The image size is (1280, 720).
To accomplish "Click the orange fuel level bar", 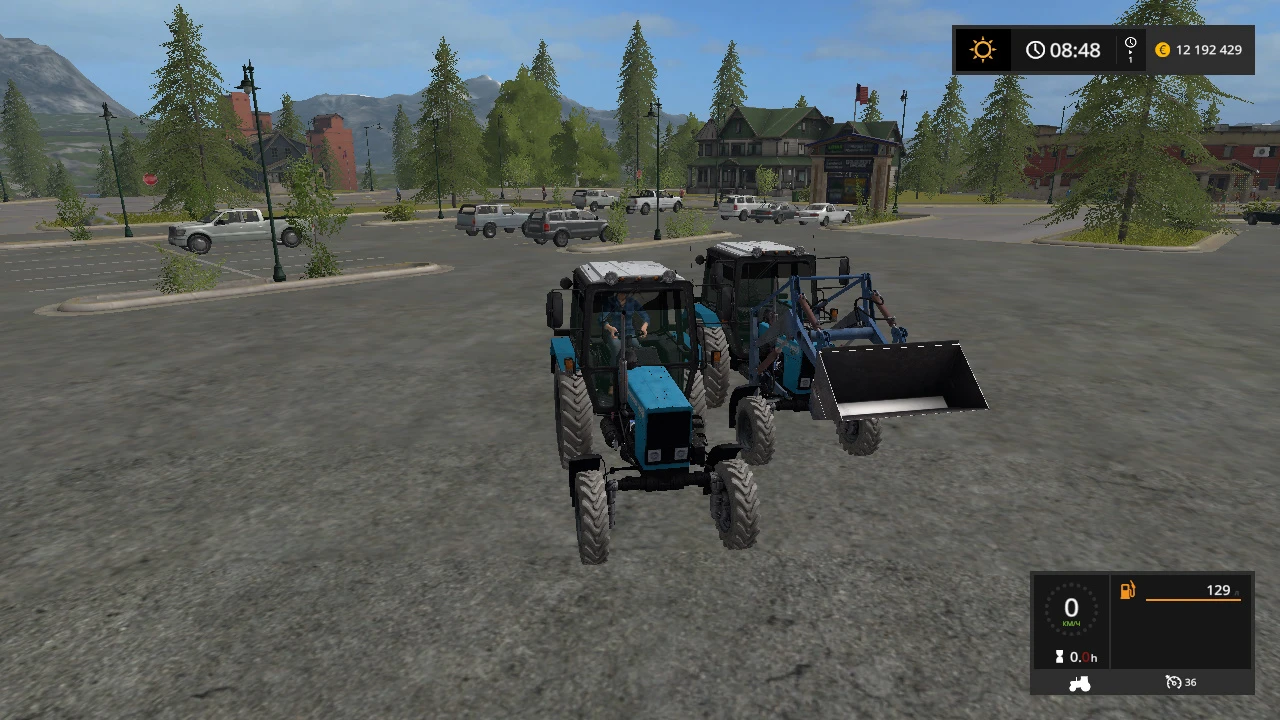I will 1192,599.
